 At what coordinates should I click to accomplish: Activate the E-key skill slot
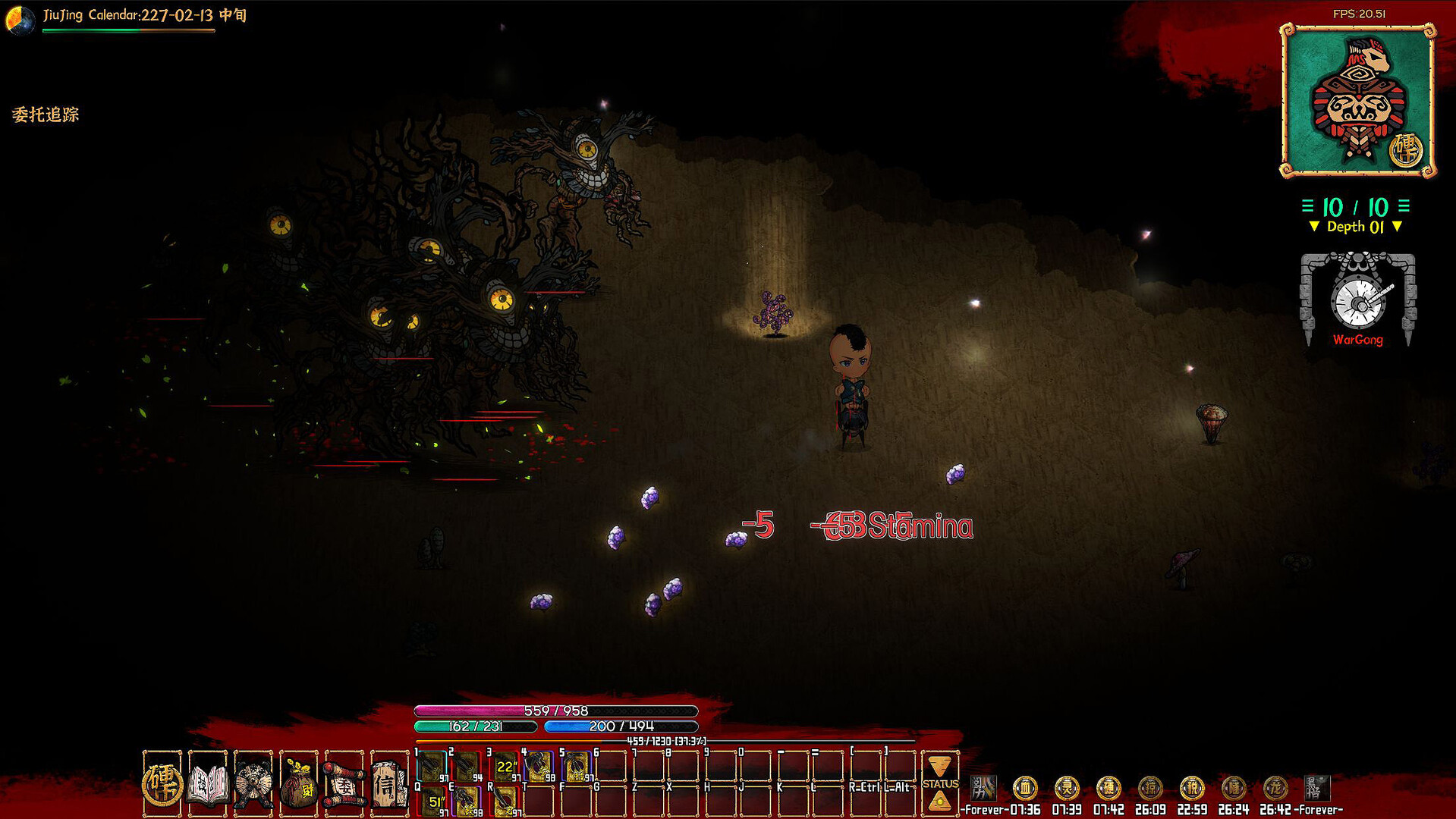pyautogui.click(x=467, y=801)
